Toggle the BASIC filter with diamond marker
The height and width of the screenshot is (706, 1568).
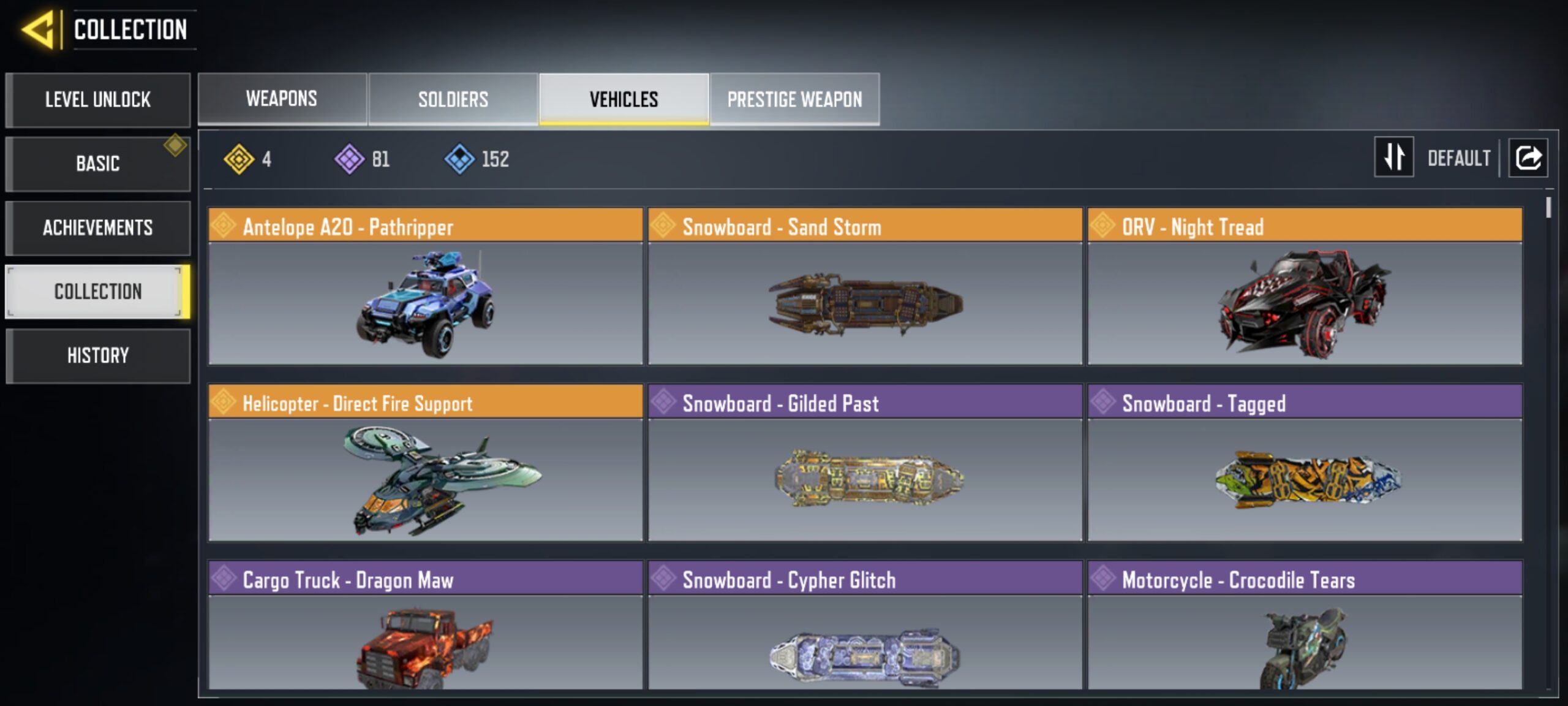pos(98,164)
